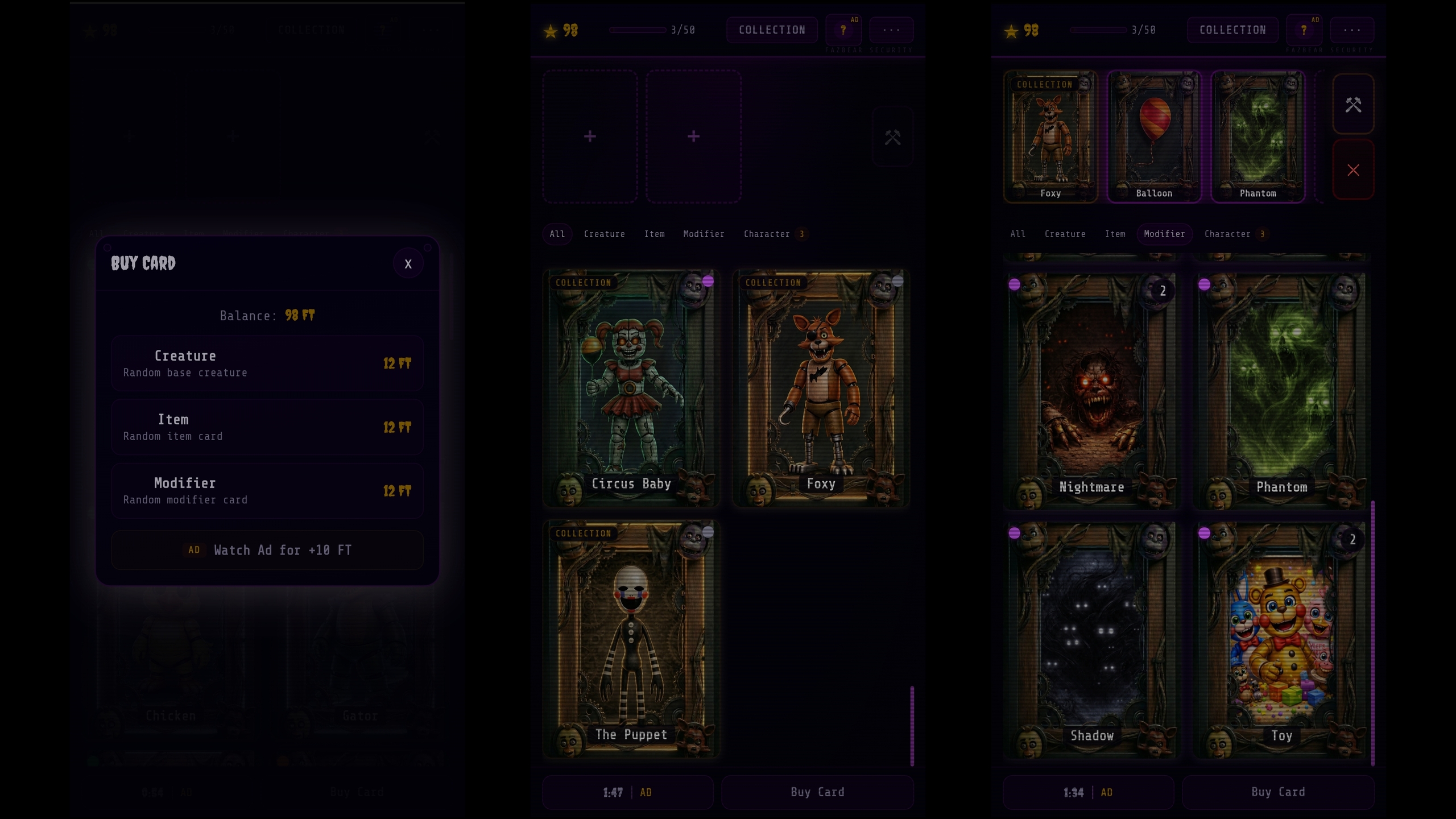Select the Circus Baby card

click(631, 388)
